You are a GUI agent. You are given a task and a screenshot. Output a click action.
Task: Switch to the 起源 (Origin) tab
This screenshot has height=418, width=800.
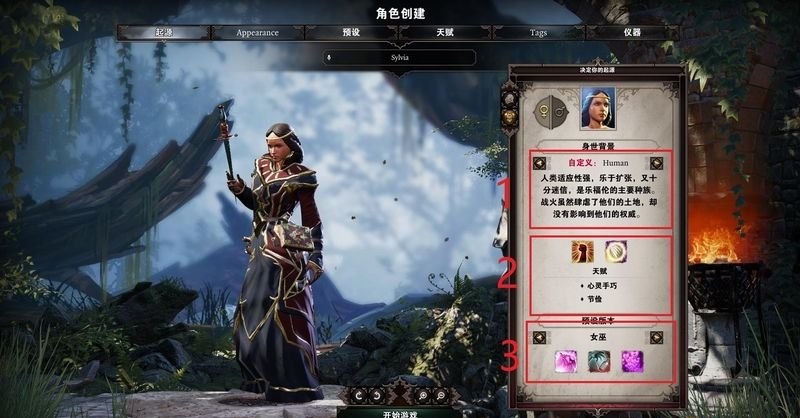[x=159, y=32]
